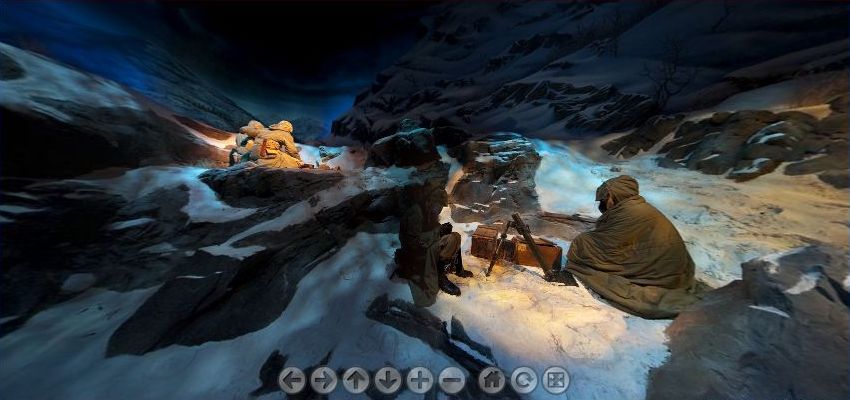Toggle auto-rotation with the circular arrow button
This screenshot has height=400, width=850.
point(523,380)
